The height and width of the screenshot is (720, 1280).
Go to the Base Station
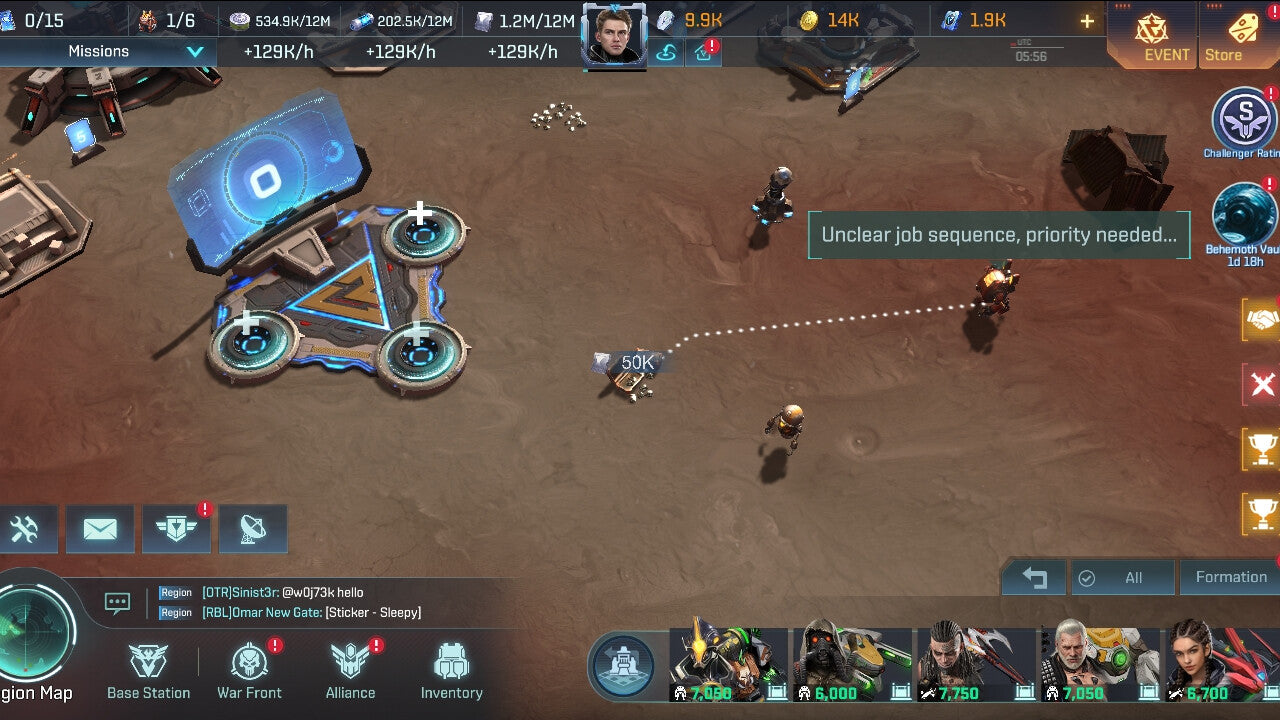pos(148,671)
